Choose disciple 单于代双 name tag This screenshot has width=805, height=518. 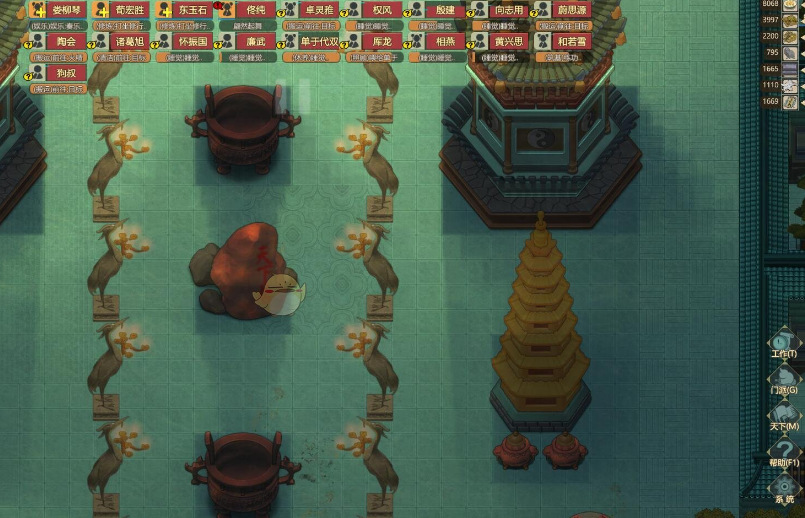320,42
